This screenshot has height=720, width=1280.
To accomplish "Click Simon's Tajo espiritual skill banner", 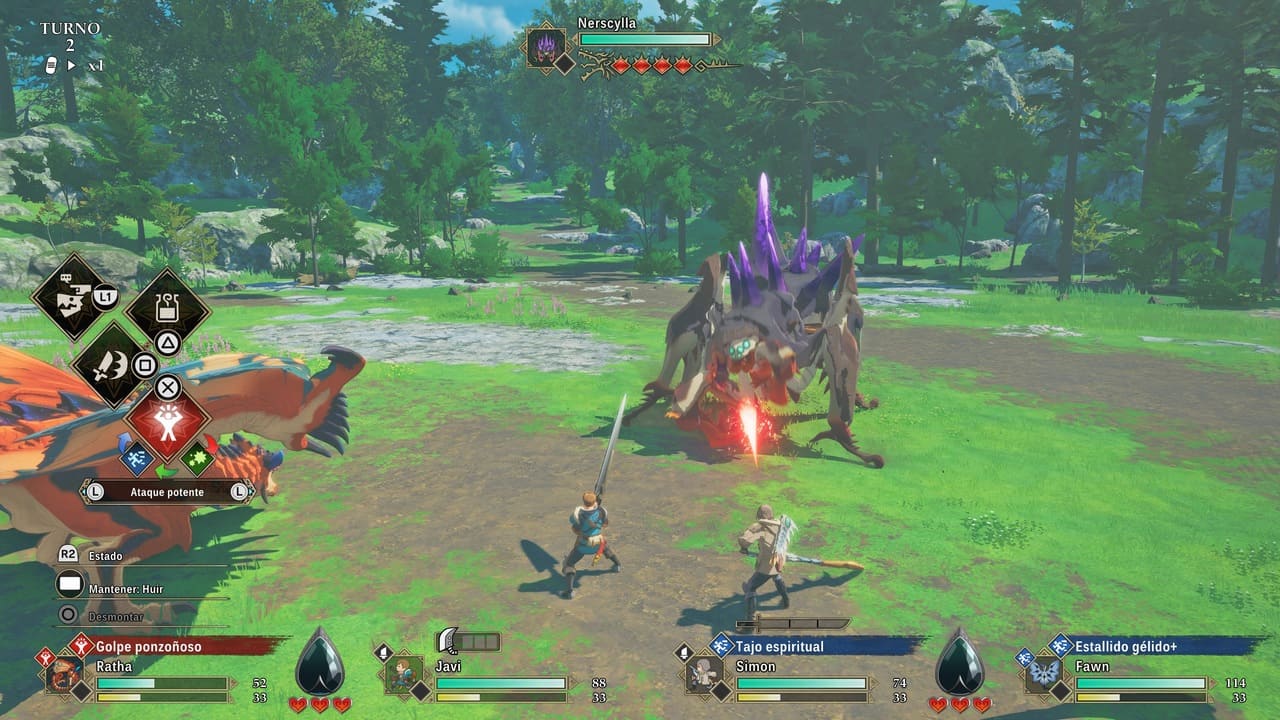I will pyautogui.click(x=780, y=646).
